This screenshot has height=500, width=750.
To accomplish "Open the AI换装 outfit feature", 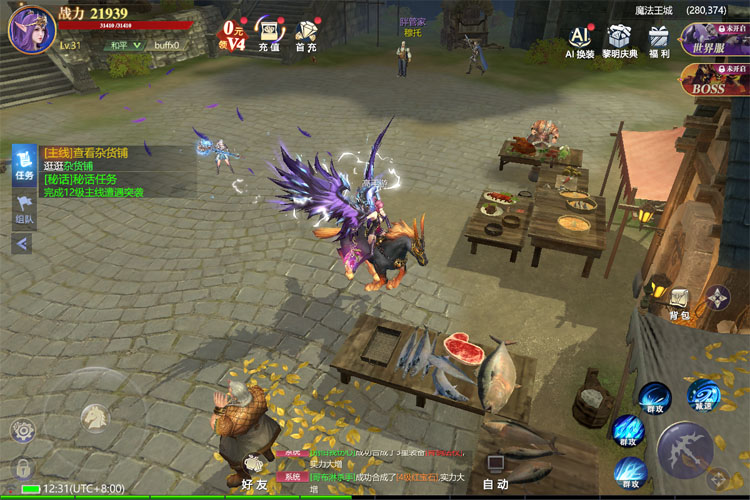I will pos(580,41).
